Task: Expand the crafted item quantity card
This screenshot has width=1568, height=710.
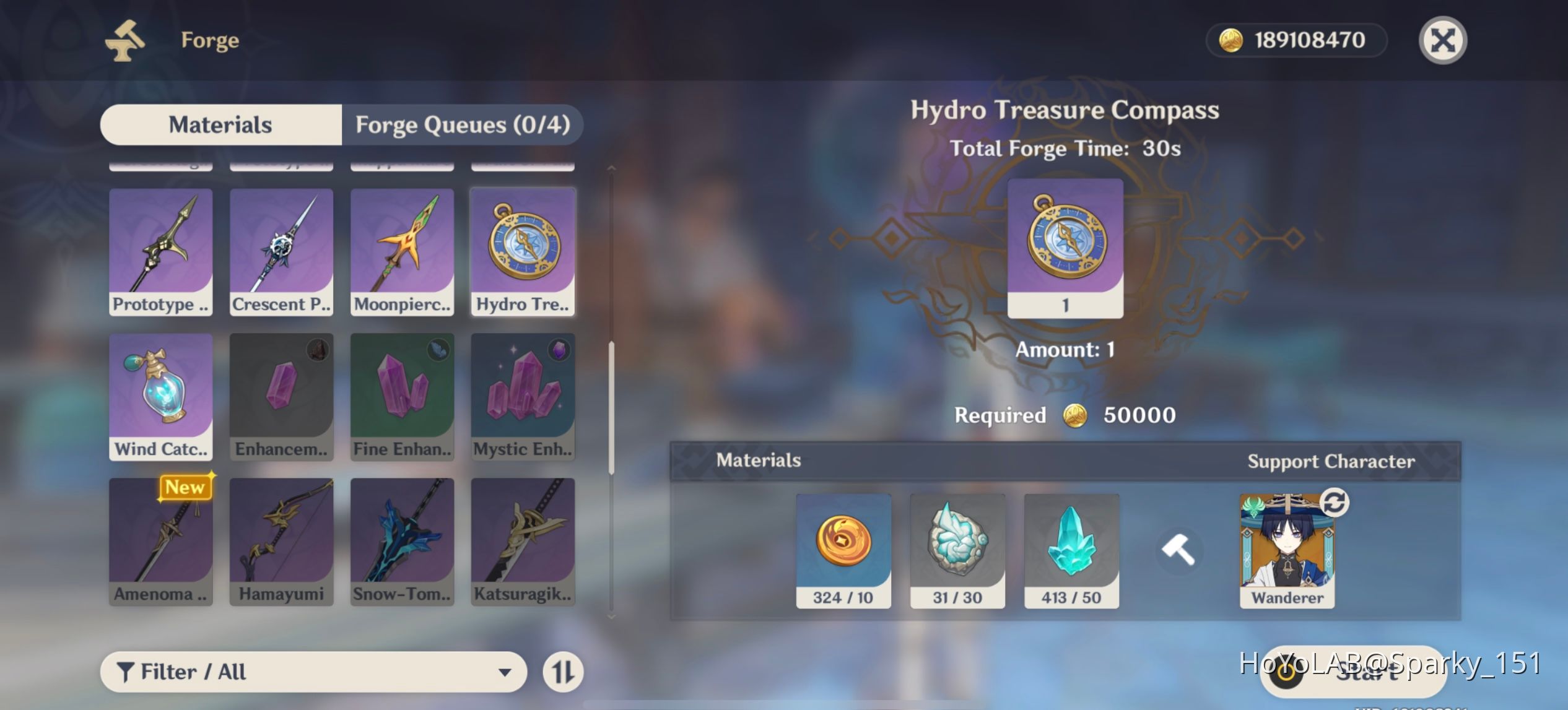Action: pos(1065,248)
